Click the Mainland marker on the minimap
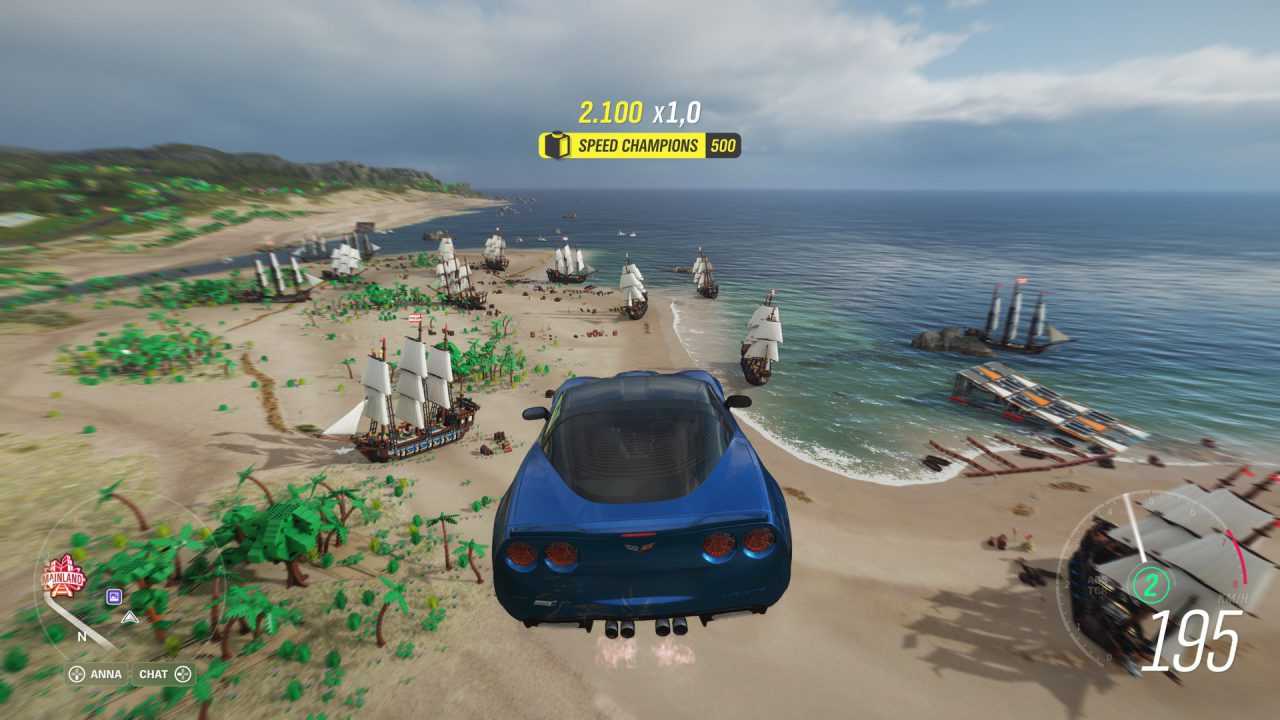 click(64, 576)
